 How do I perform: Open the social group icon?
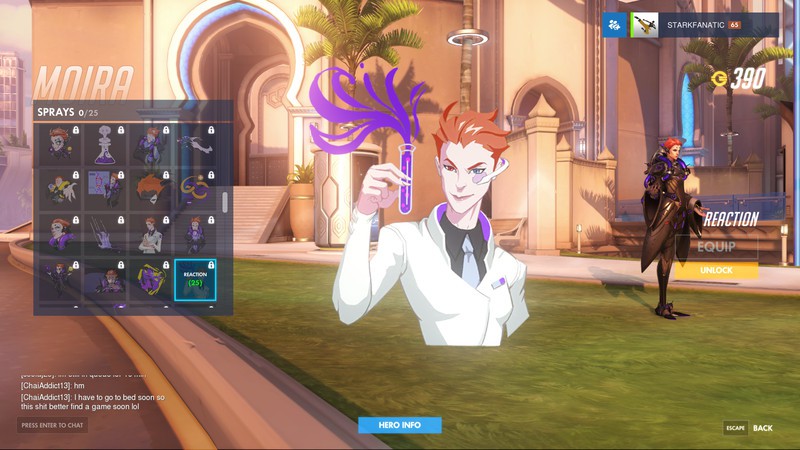615,25
